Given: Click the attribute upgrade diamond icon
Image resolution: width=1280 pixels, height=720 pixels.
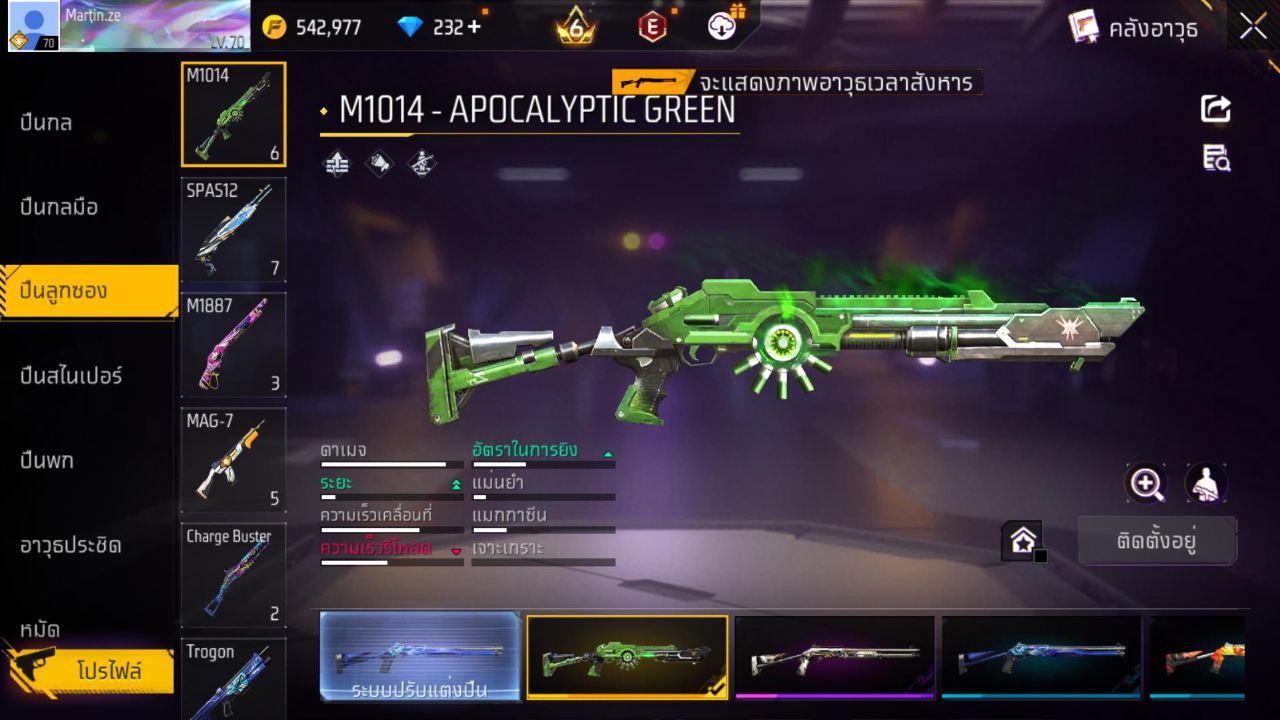Looking at the screenshot, I should [336, 163].
